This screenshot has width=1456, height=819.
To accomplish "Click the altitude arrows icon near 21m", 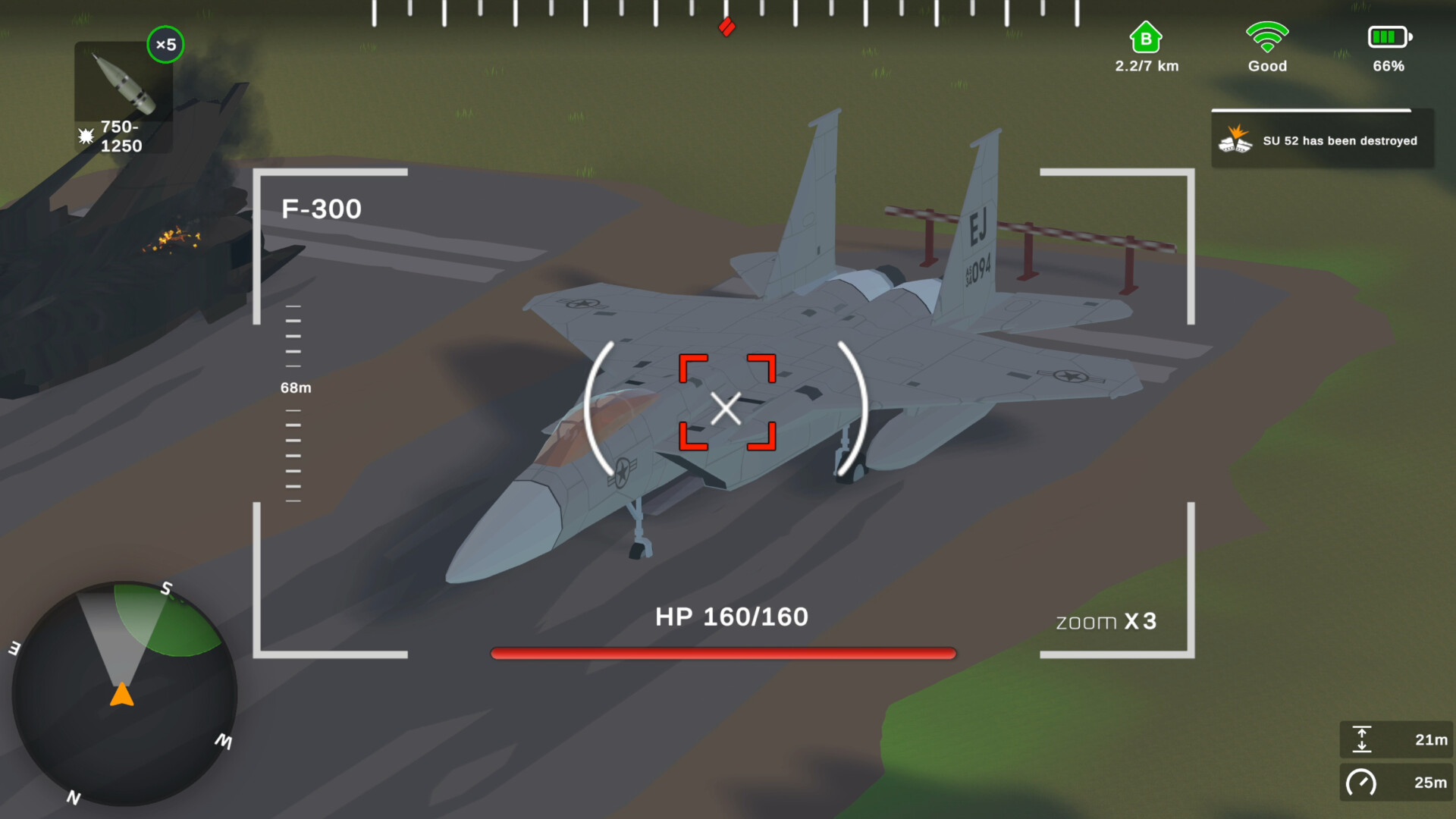I will [1363, 739].
